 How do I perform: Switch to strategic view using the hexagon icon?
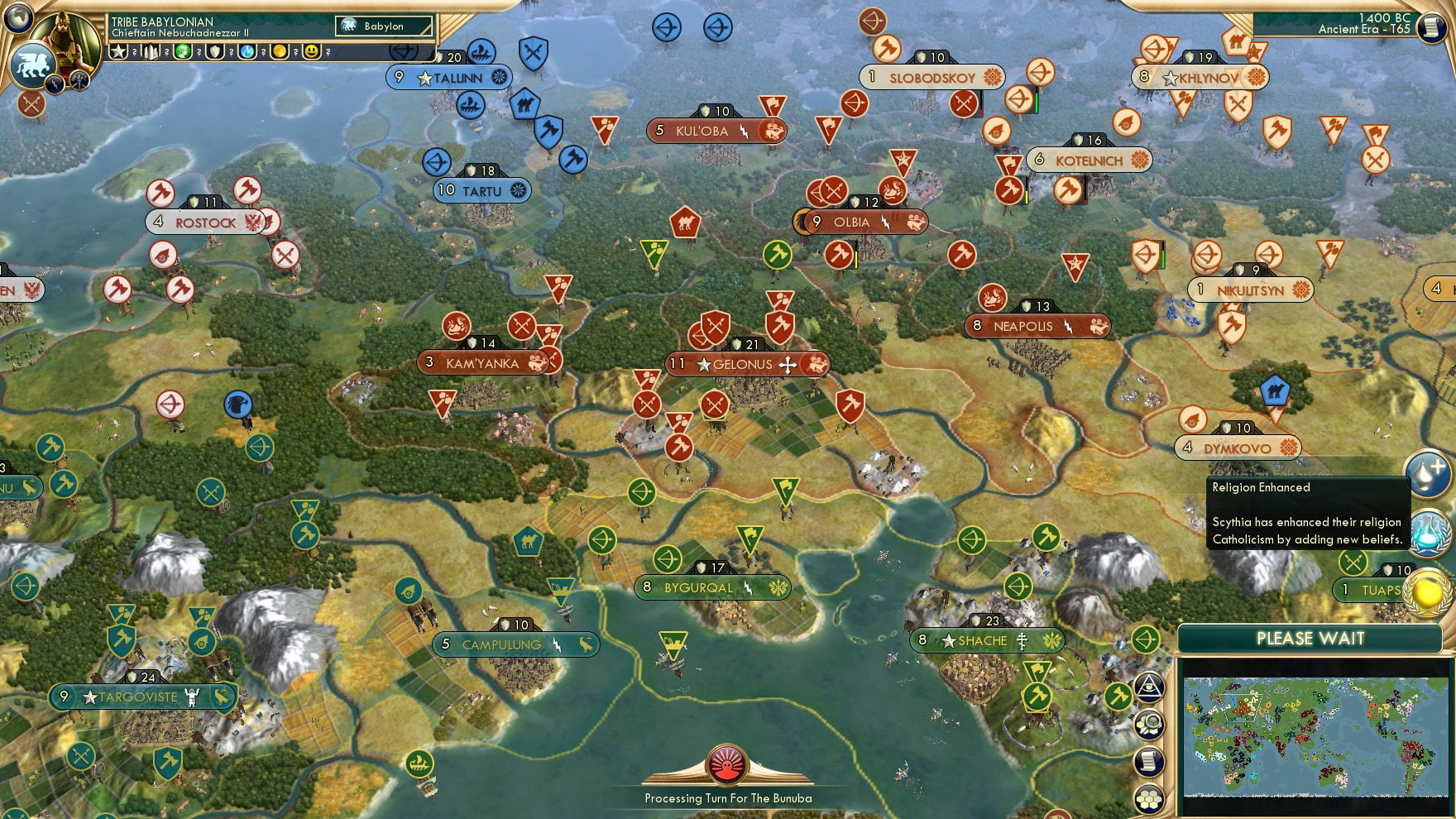[x=1149, y=797]
